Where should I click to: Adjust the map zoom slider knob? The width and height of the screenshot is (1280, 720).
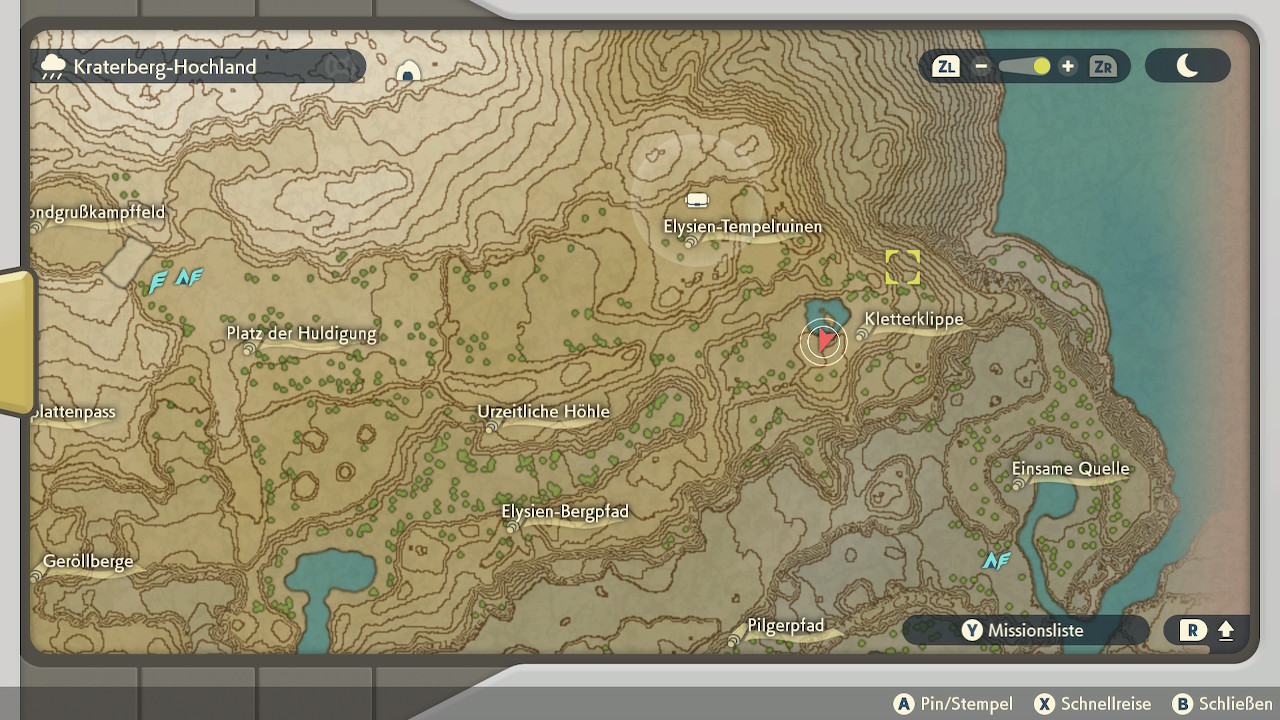(x=1042, y=67)
